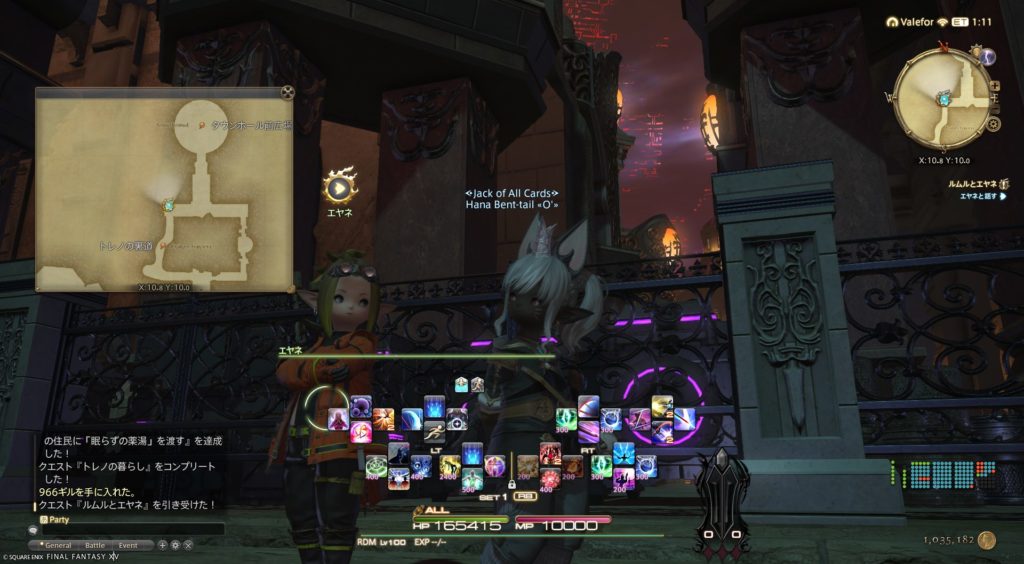Click the gil coin currency icon

click(987, 540)
